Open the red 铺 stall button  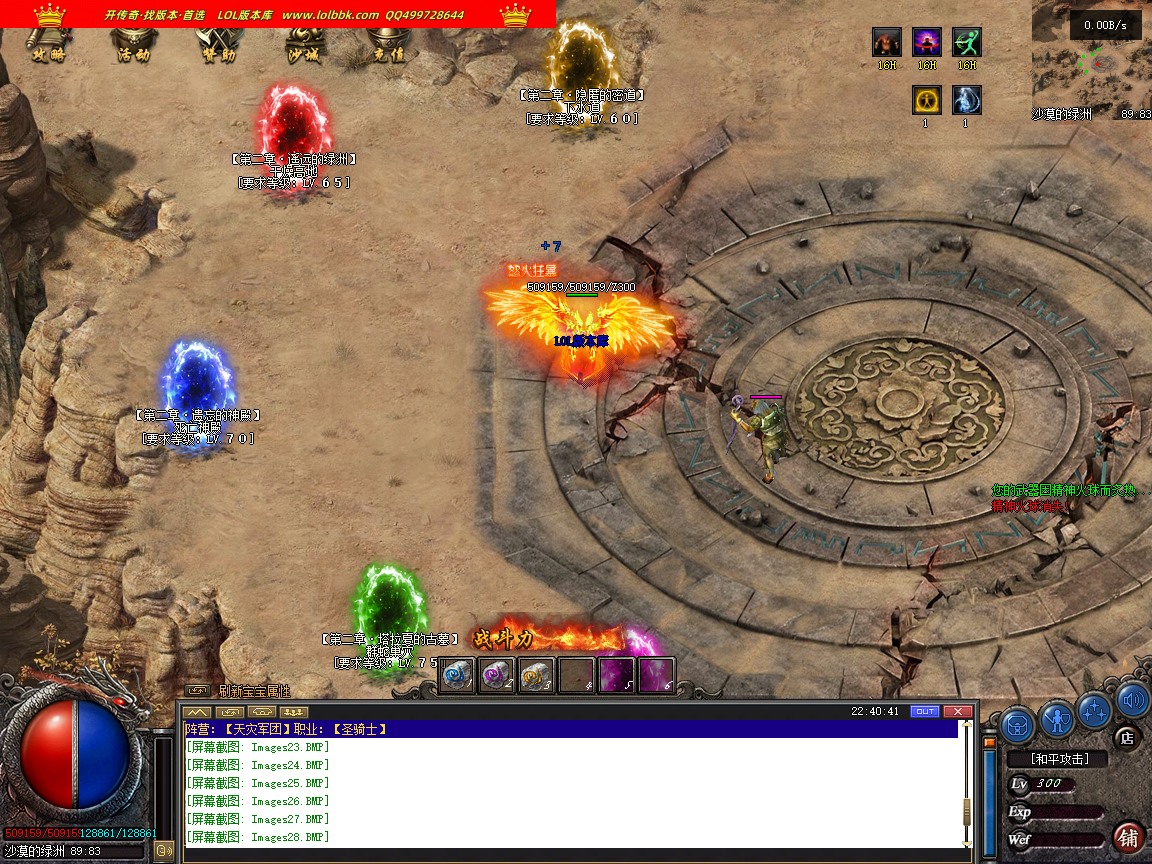(x=1128, y=836)
